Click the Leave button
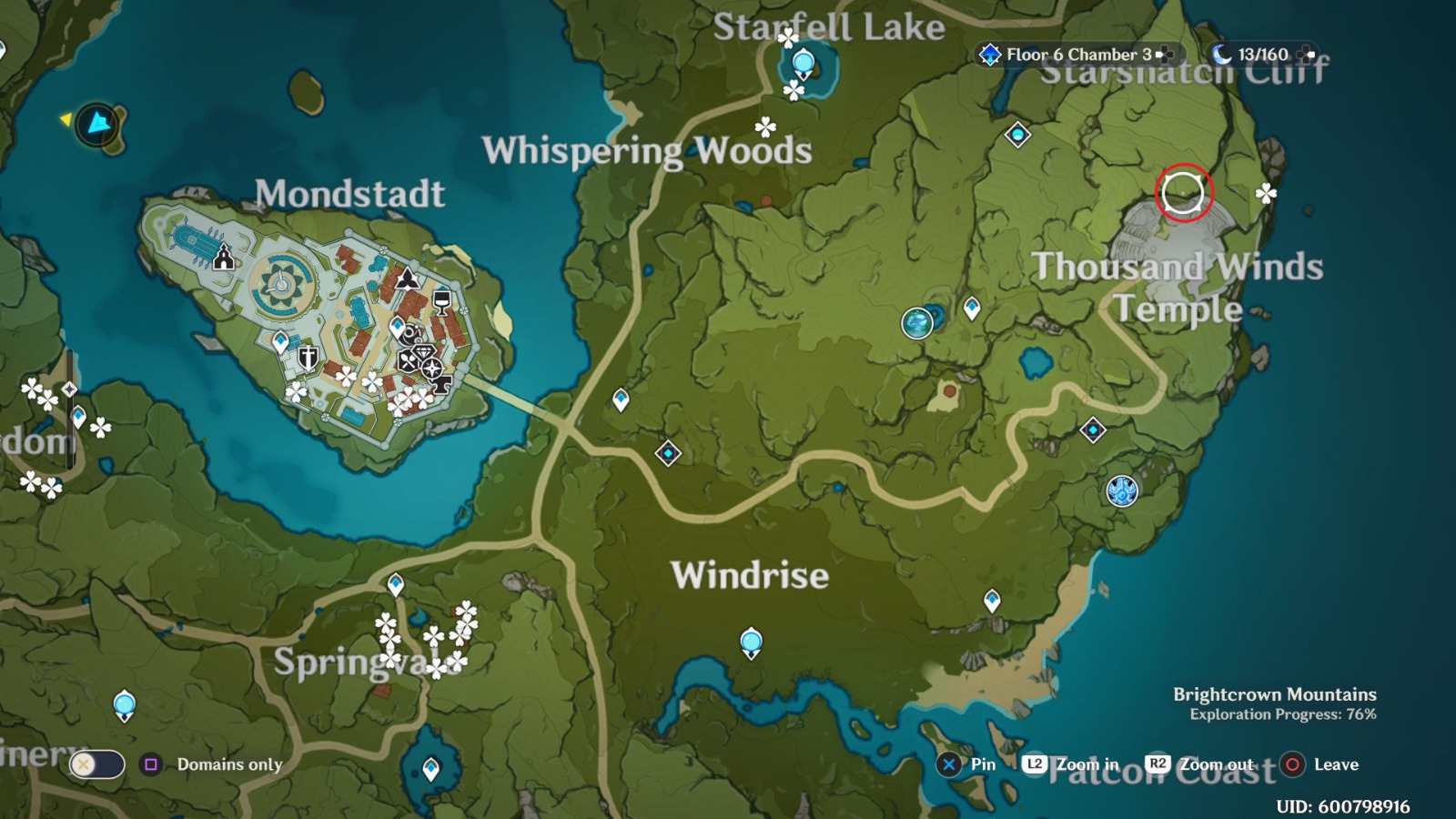Image resolution: width=1456 pixels, height=819 pixels. [x=1291, y=765]
